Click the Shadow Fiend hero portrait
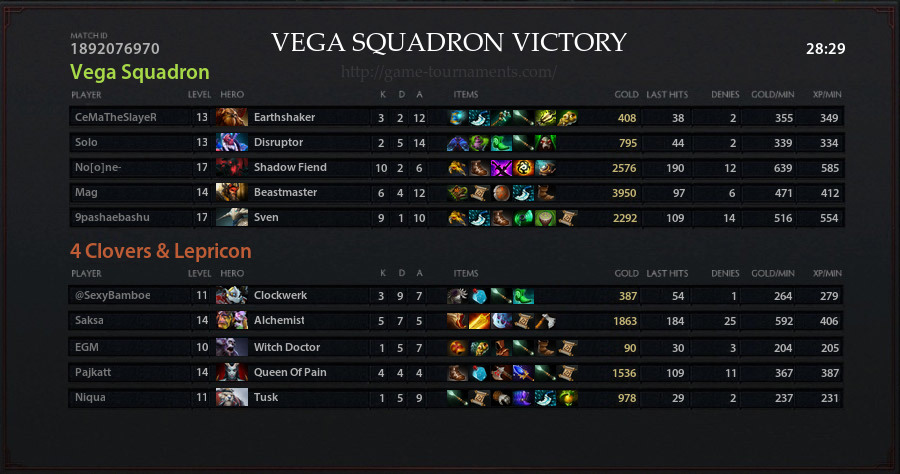 coord(232,167)
